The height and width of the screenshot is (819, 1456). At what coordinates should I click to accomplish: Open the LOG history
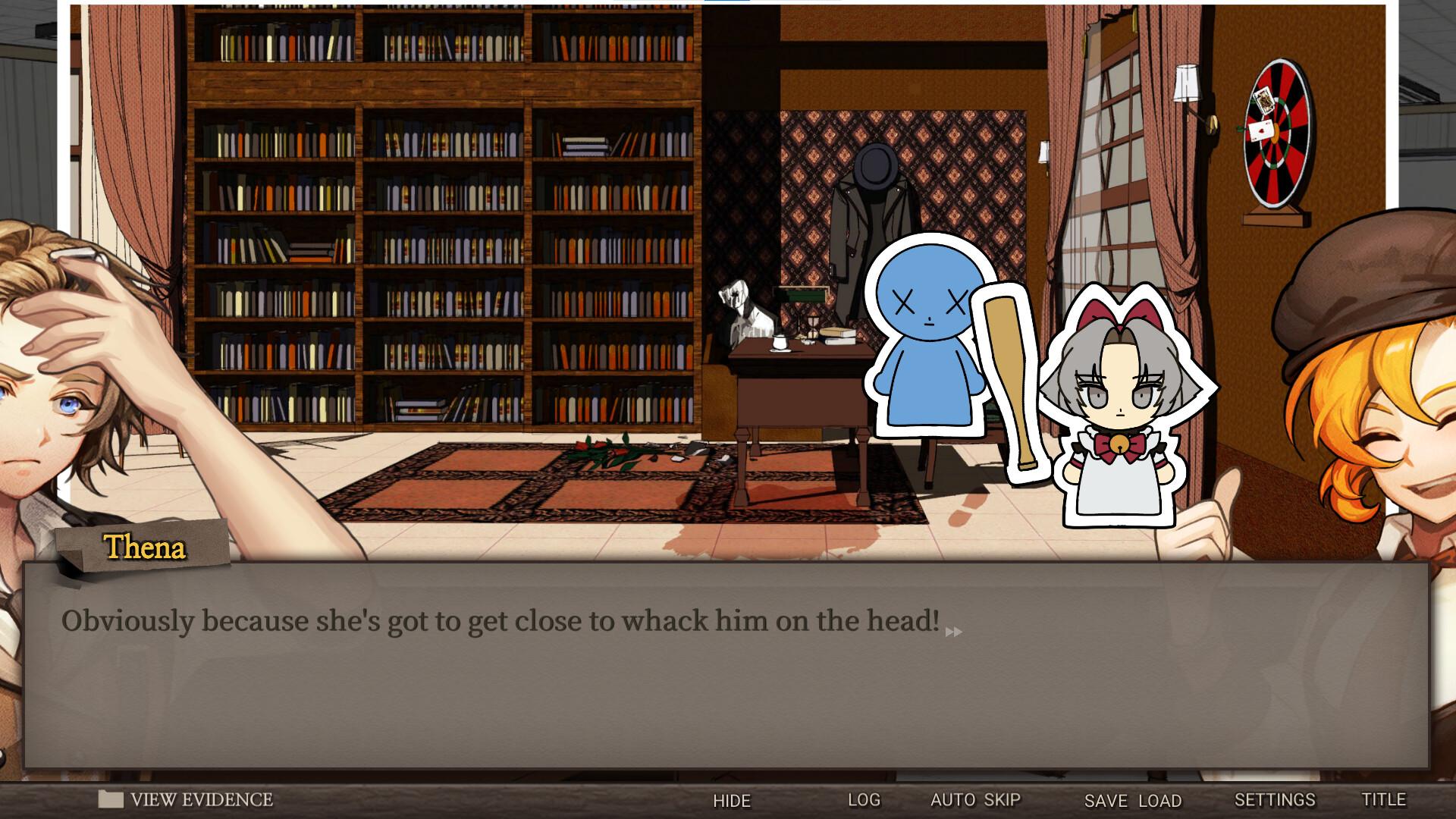(x=864, y=800)
